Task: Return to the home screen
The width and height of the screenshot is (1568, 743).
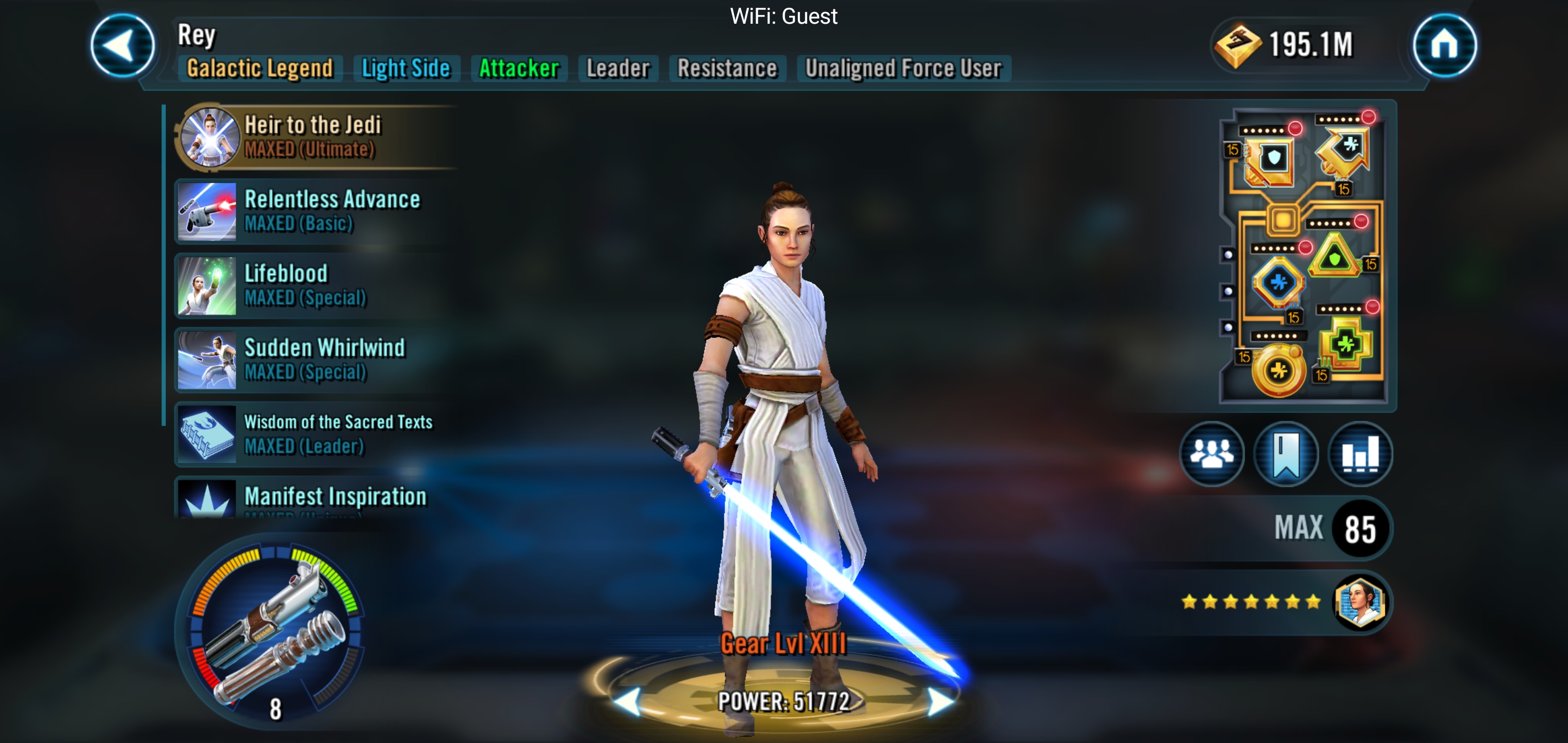Action: [x=1444, y=46]
